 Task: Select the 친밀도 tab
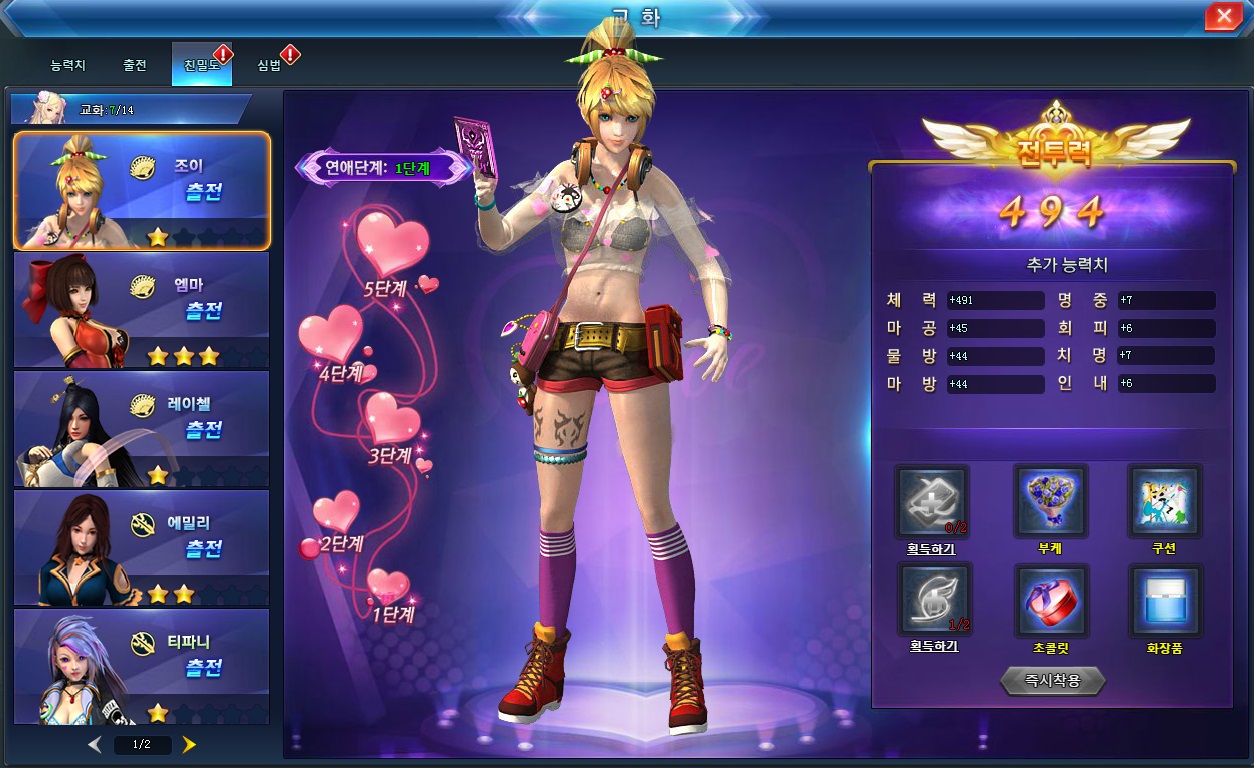(201, 65)
